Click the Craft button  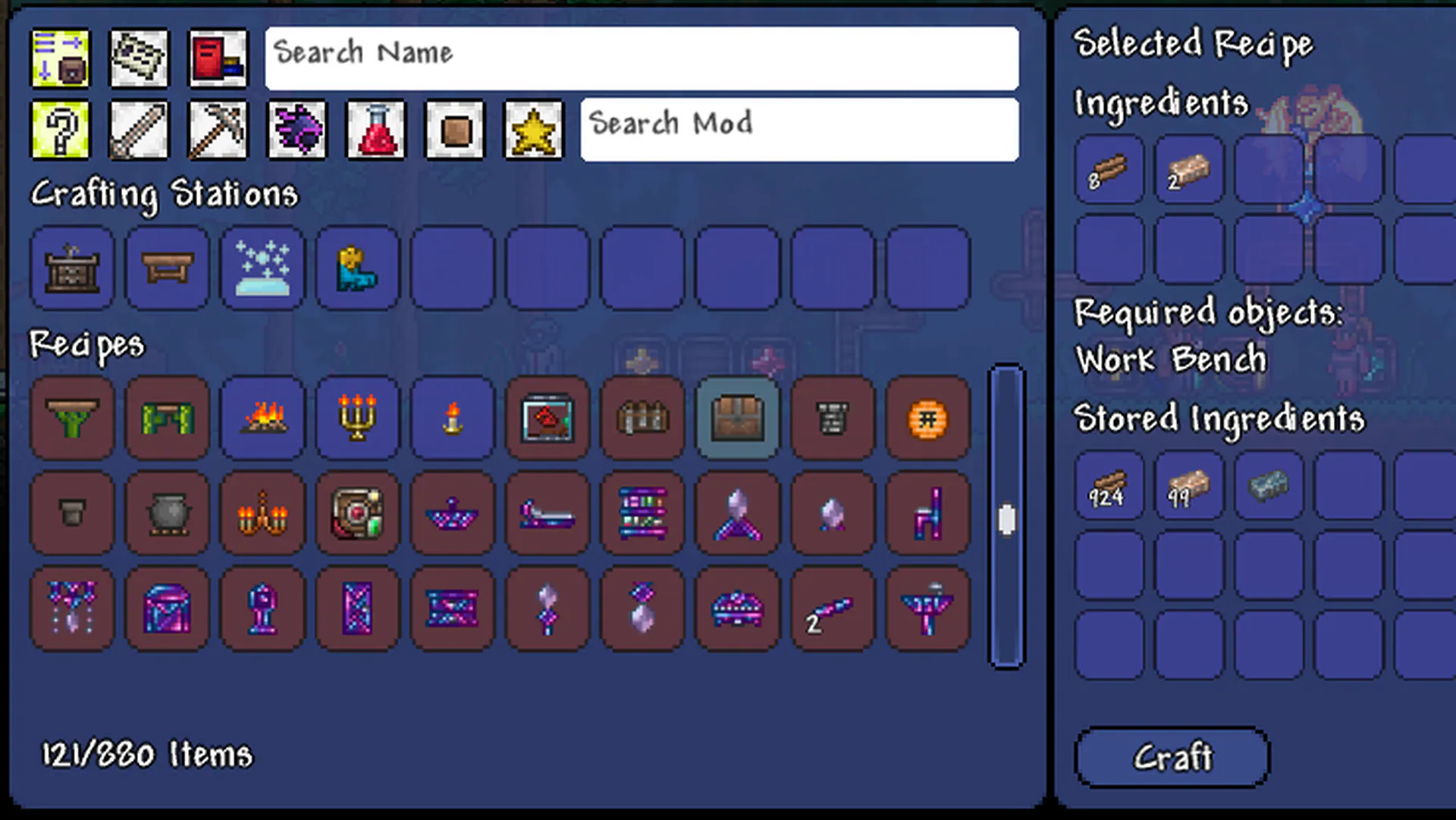pos(1172,757)
